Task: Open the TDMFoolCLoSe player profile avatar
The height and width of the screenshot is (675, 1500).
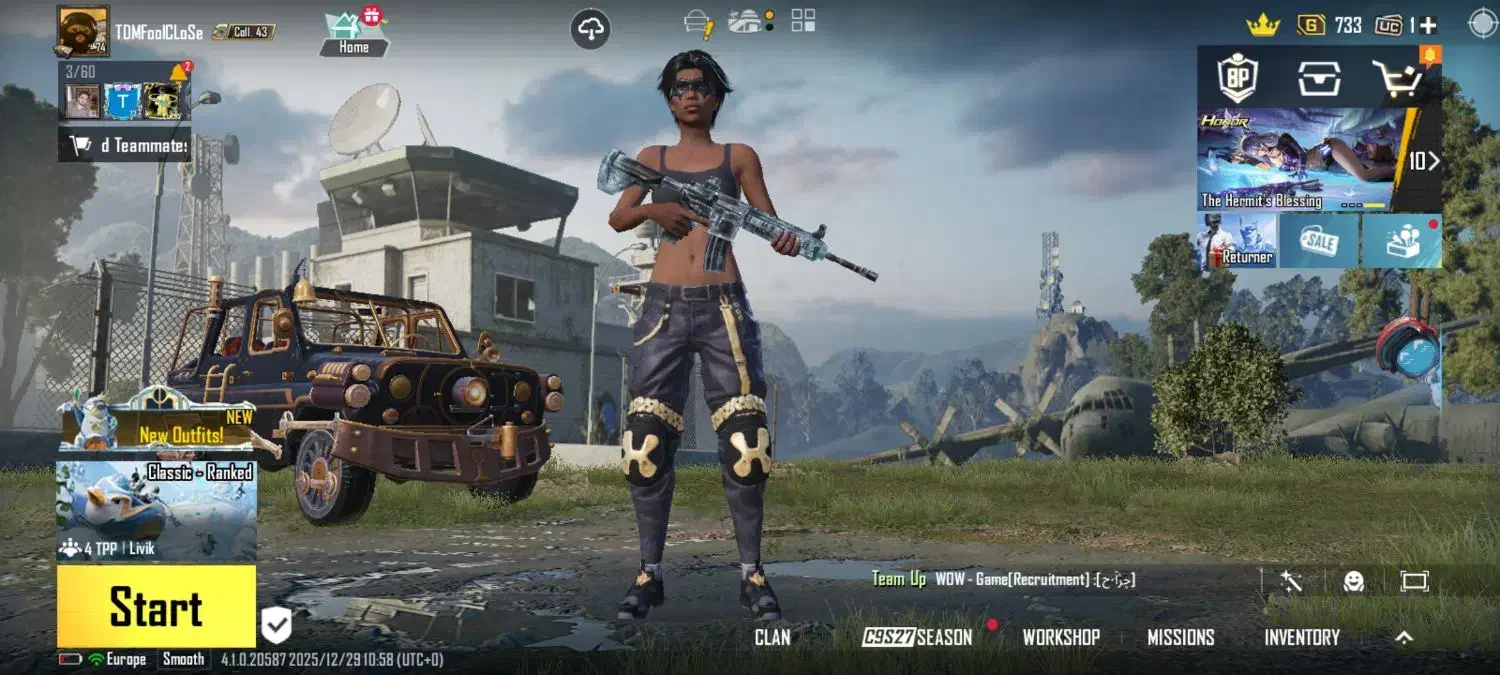Action: 83,31
